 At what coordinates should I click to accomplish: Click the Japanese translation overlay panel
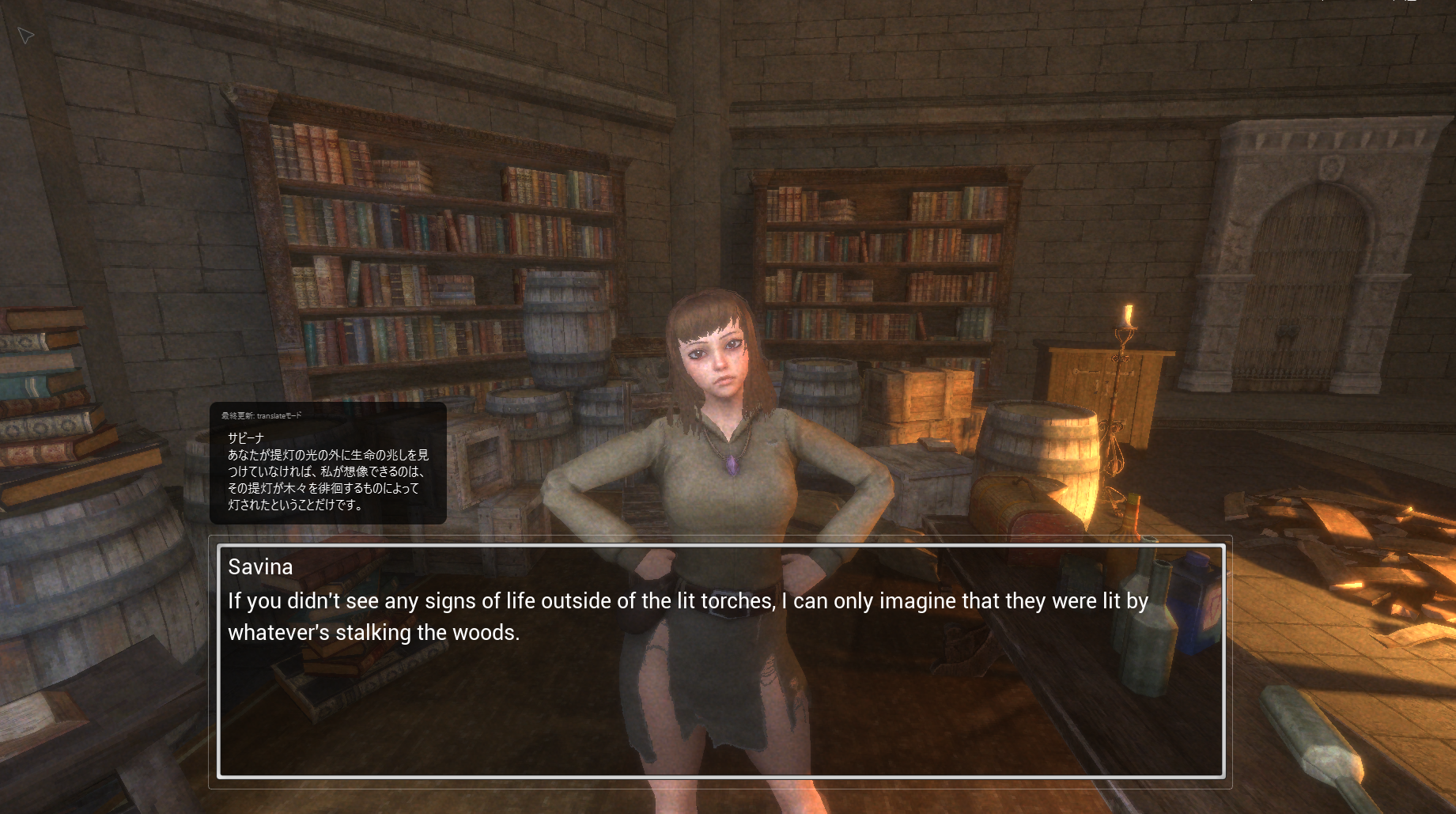(x=327, y=464)
